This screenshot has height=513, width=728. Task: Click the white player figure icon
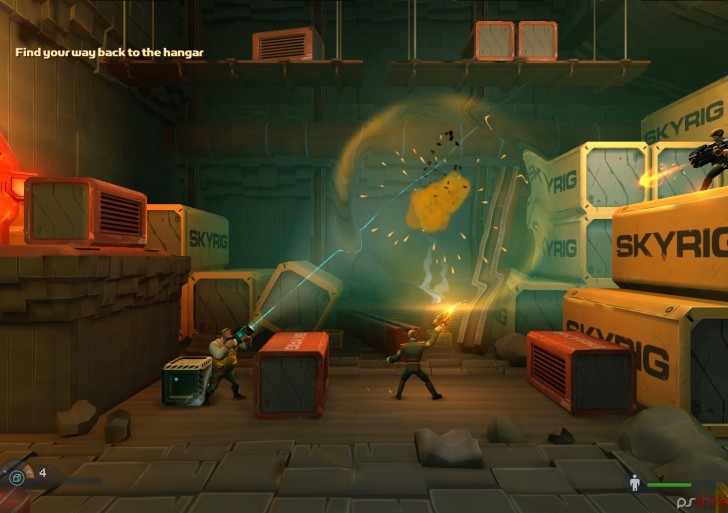tap(634, 484)
